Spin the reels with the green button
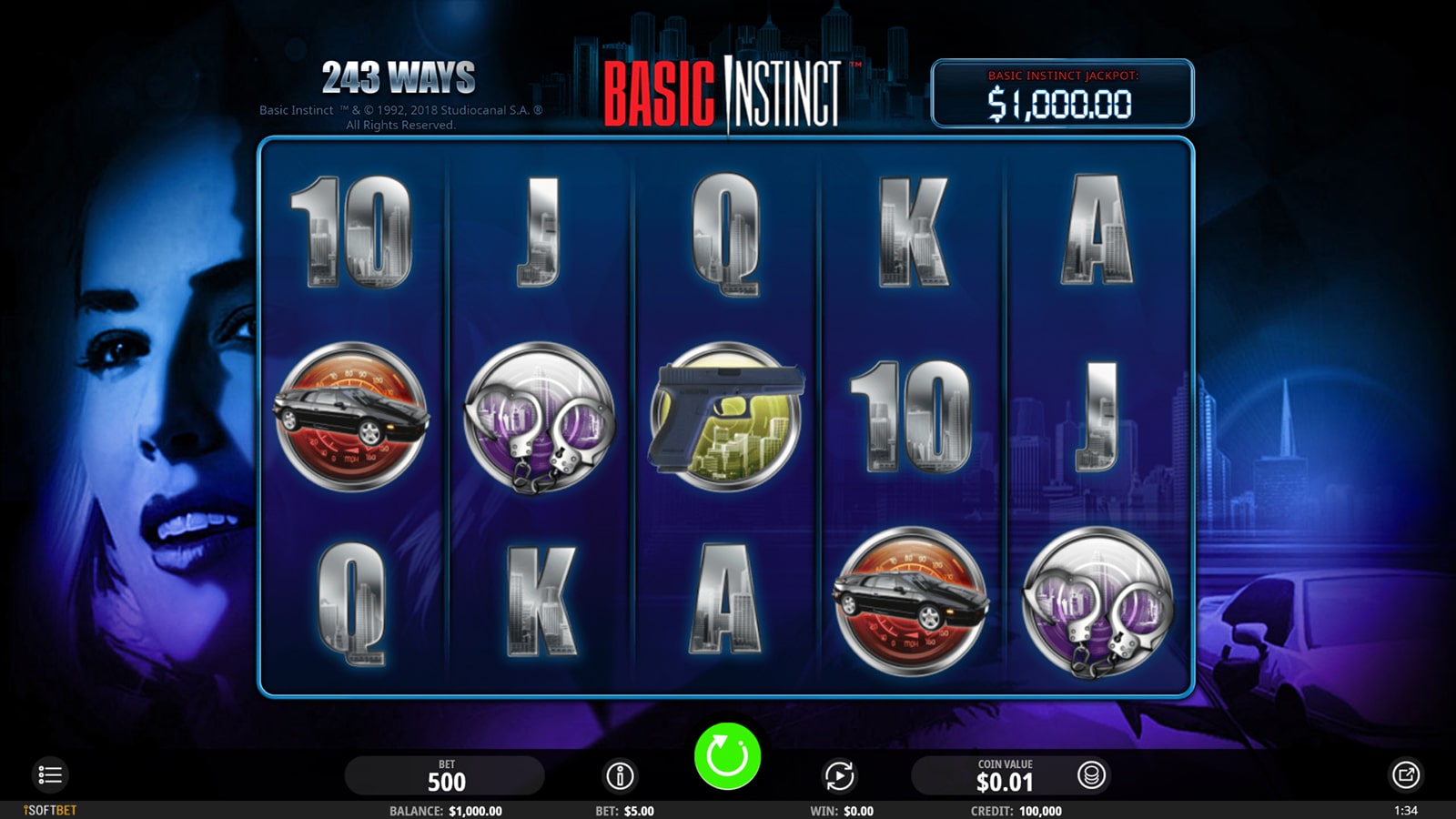Viewport: 1456px width, 819px height. (x=727, y=756)
